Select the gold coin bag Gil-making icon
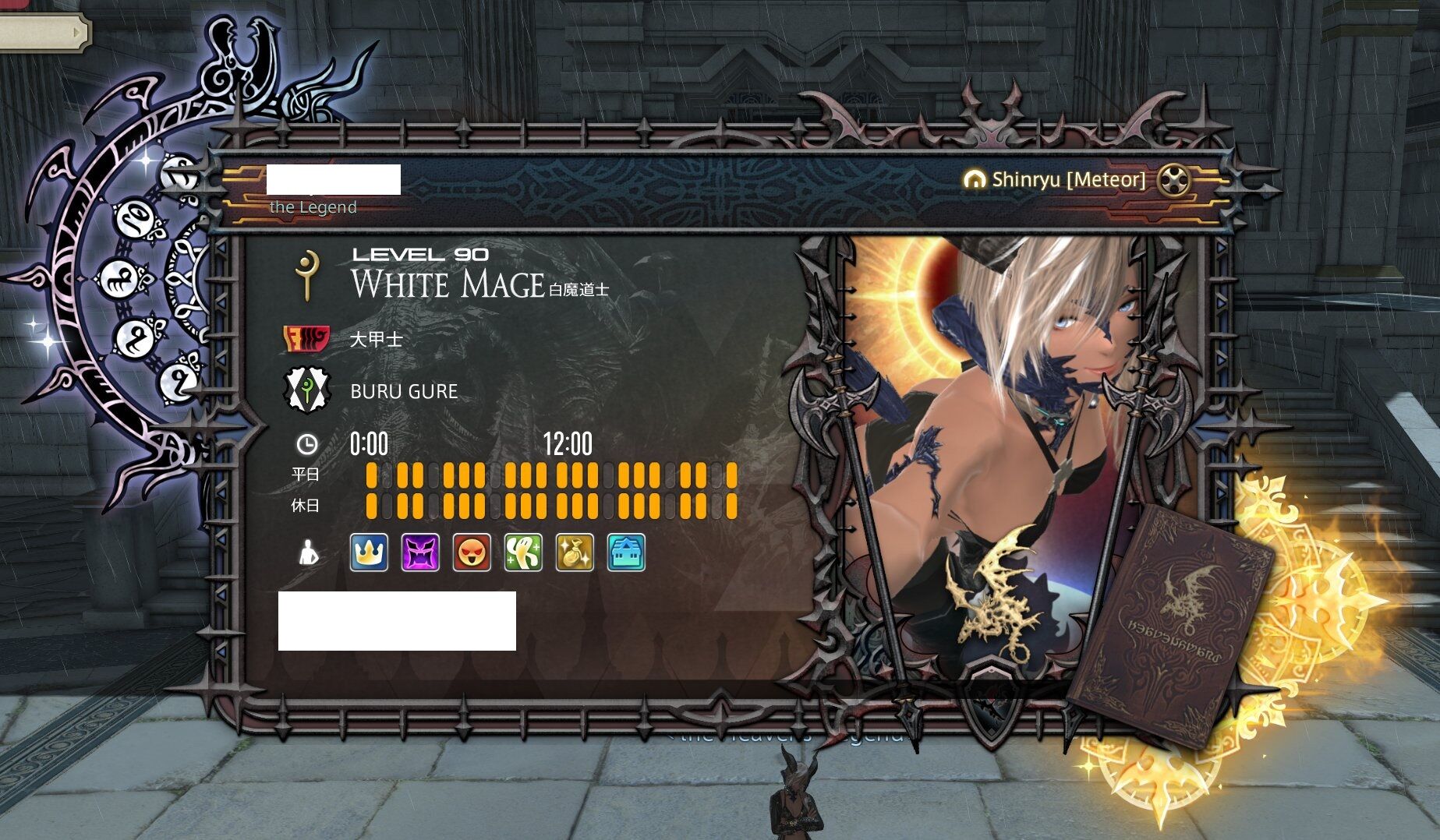 click(573, 555)
